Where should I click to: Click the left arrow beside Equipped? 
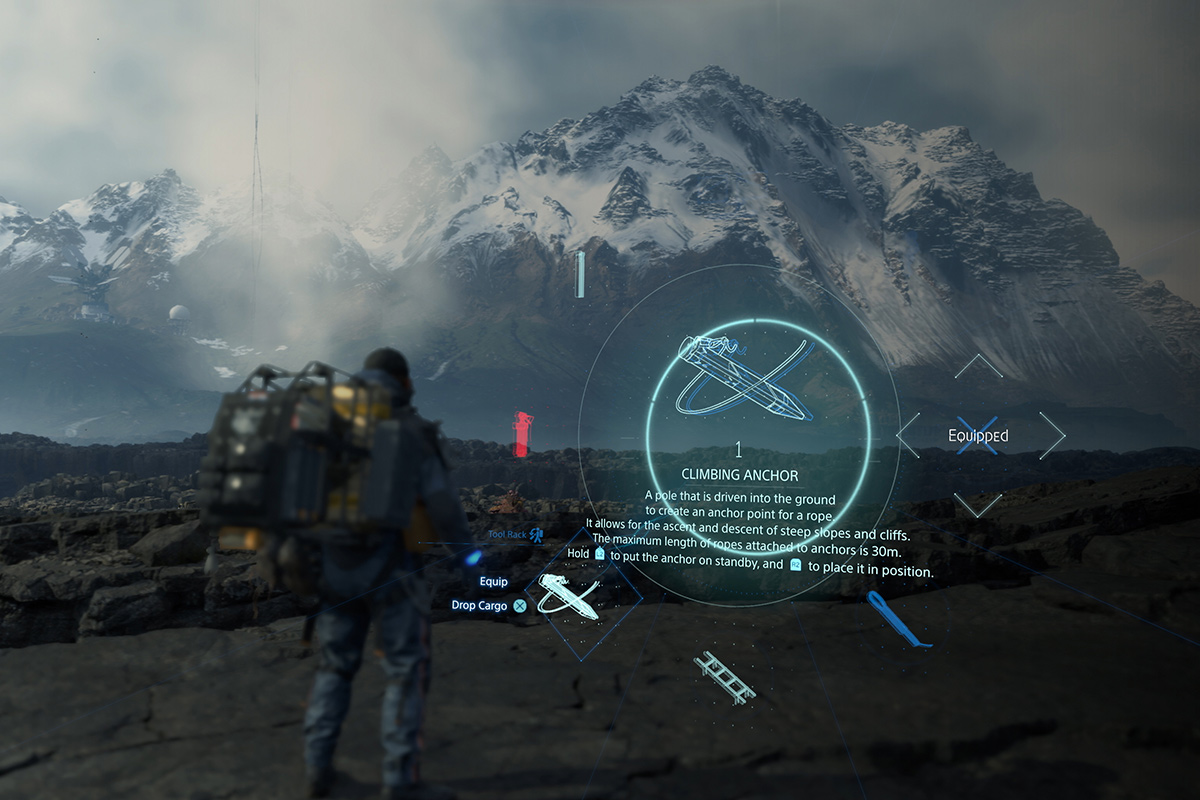click(x=908, y=435)
